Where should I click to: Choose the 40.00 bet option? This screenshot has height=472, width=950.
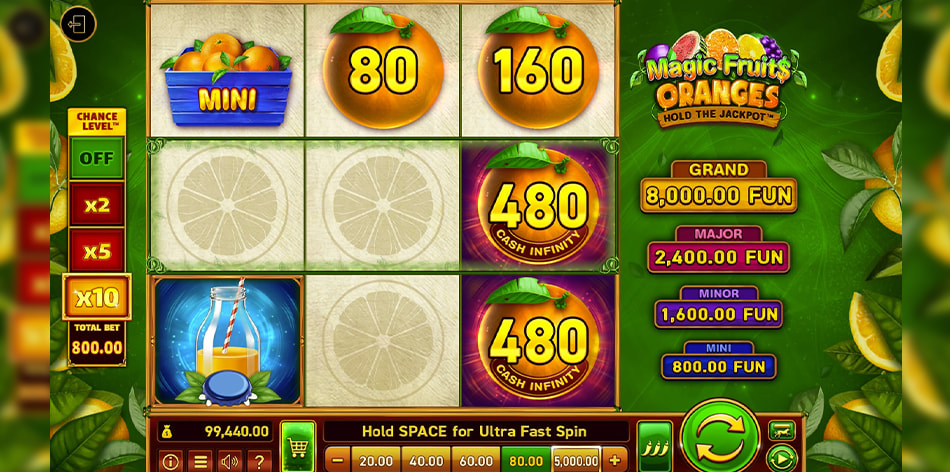click(x=426, y=460)
